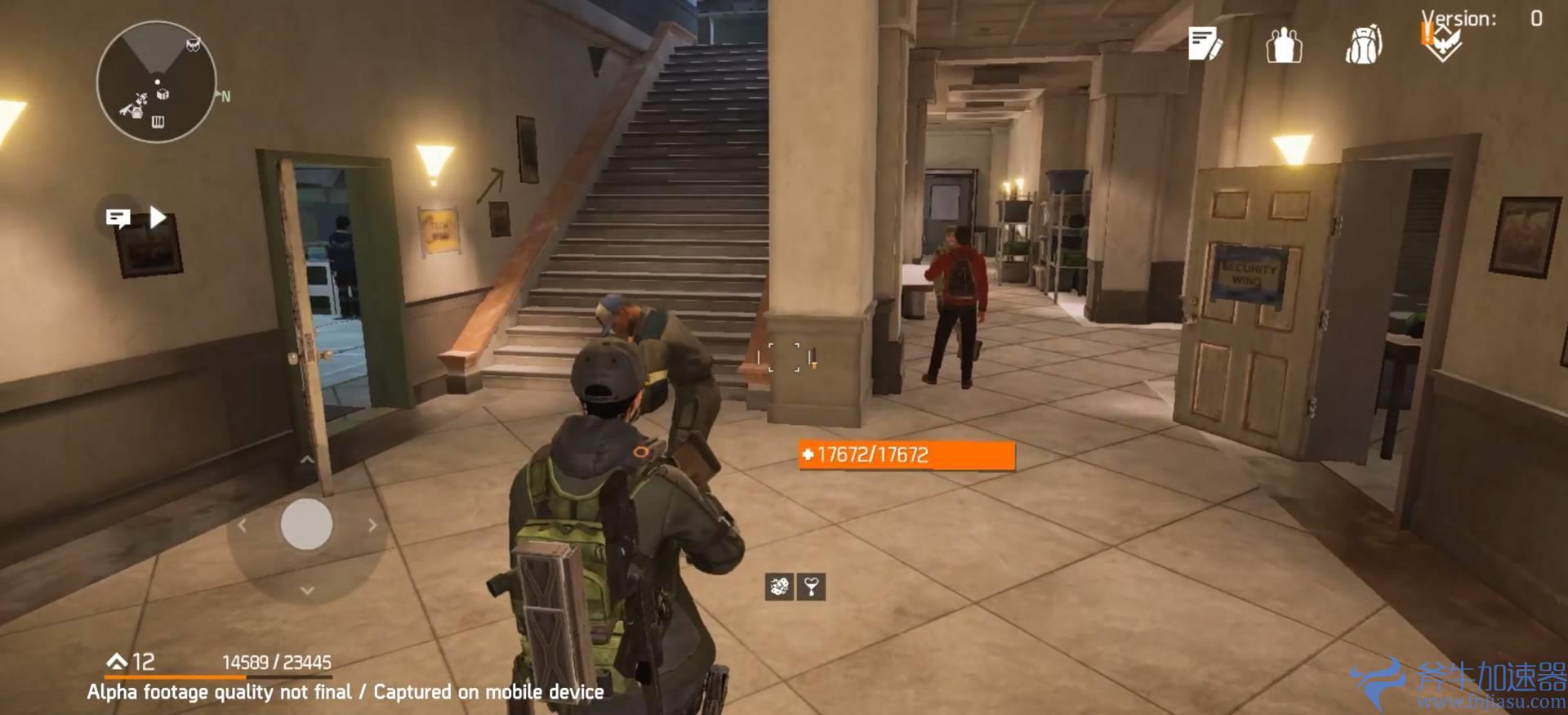
Task: Tap the crate marker on the minimap
Action: click(163, 94)
